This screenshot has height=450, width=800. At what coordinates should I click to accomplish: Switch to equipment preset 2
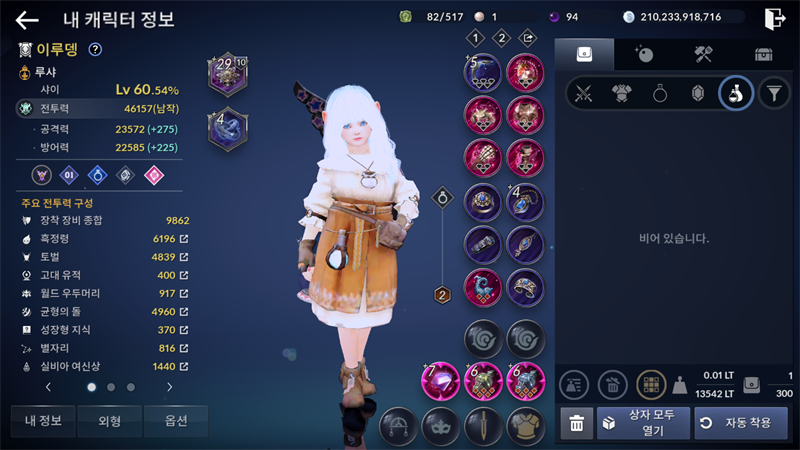click(502, 39)
